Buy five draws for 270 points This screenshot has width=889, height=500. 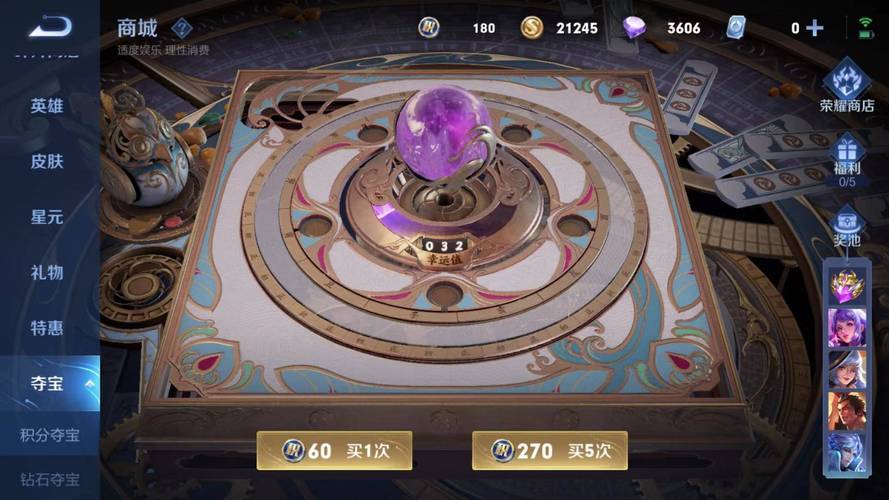pyautogui.click(x=549, y=451)
